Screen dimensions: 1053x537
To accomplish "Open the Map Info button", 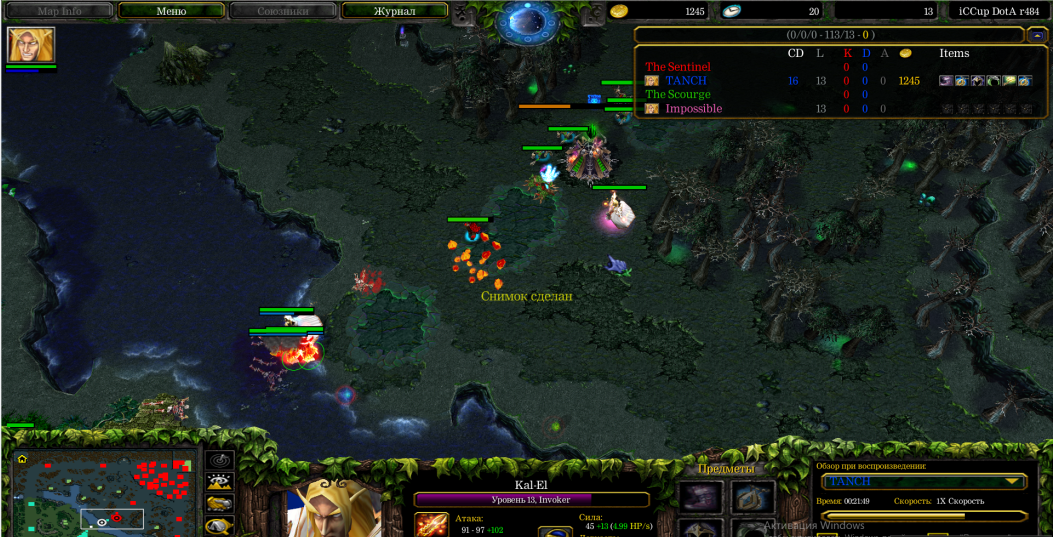I will pyautogui.click(x=60, y=11).
